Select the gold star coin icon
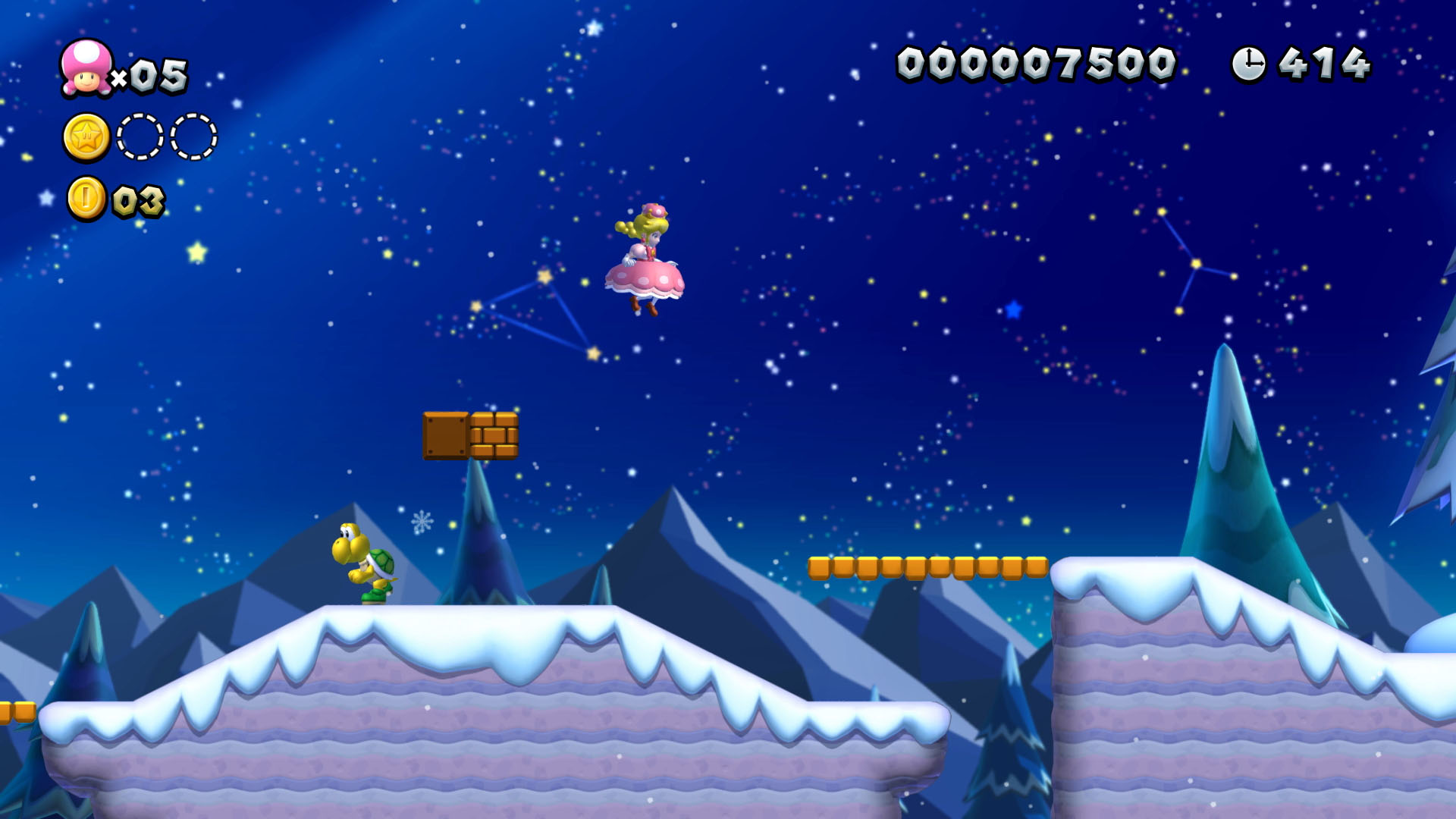Viewport: 1456px width, 819px height. [86, 138]
